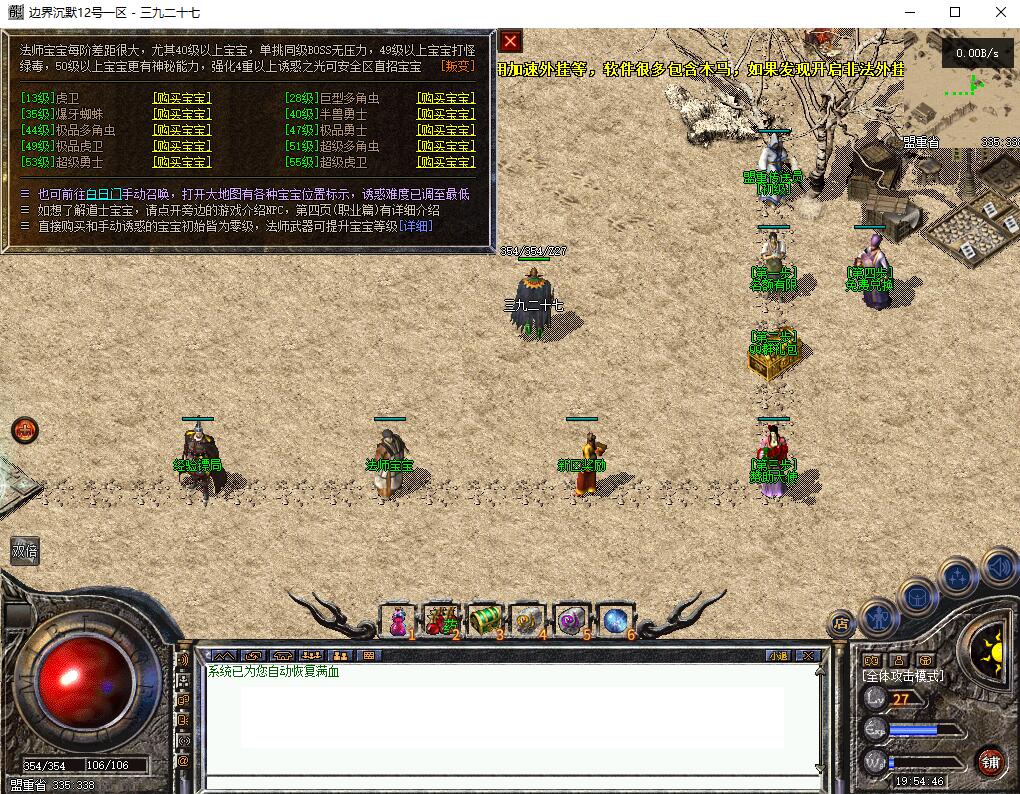The image size is (1020, 794).
Task: Maximize the game window
Action: pyautogui.click(x=955, y=13)
